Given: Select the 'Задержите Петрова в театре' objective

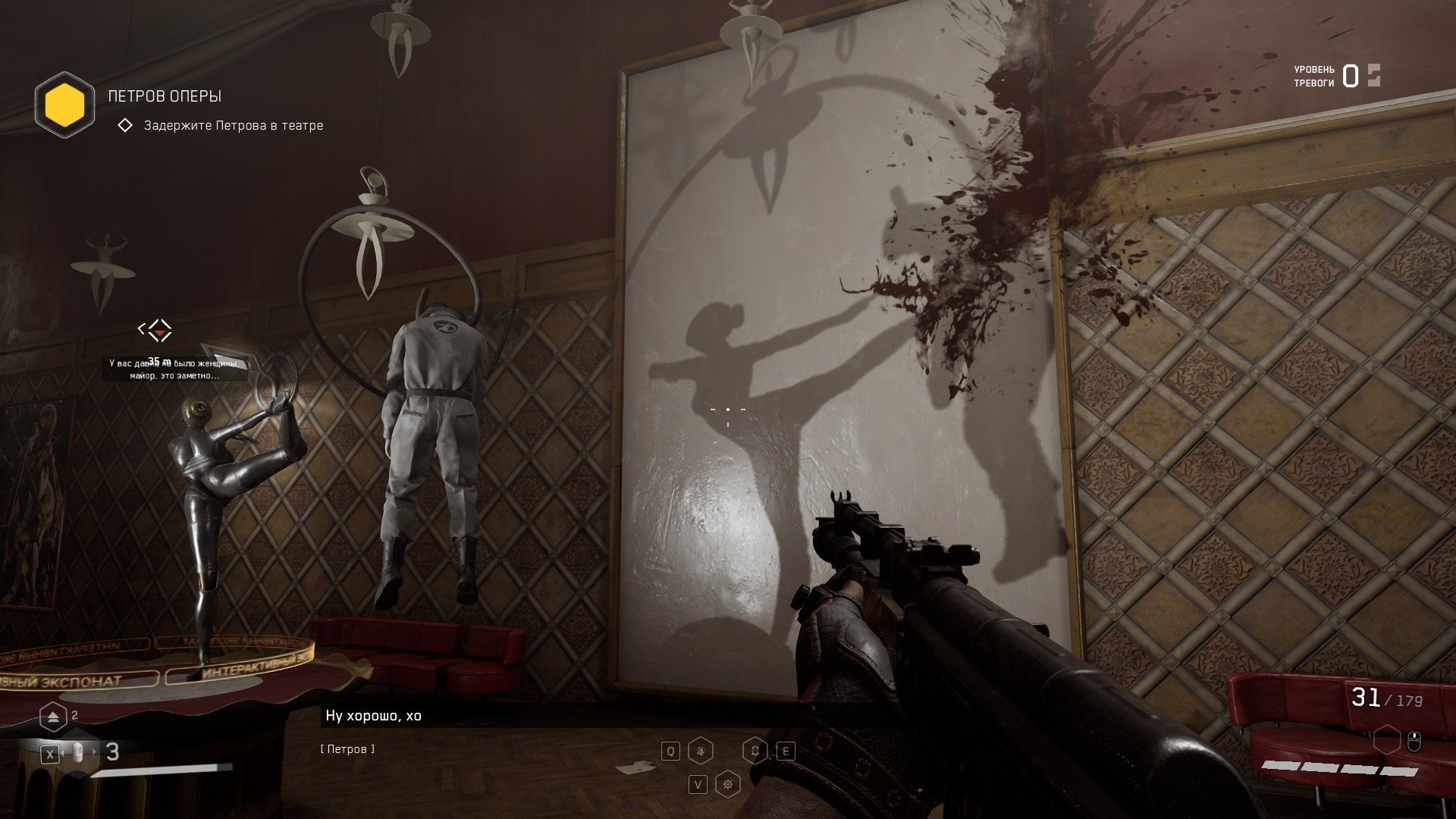Looking at the screenshot, I should pyautogui.click(x=233, y=125).
